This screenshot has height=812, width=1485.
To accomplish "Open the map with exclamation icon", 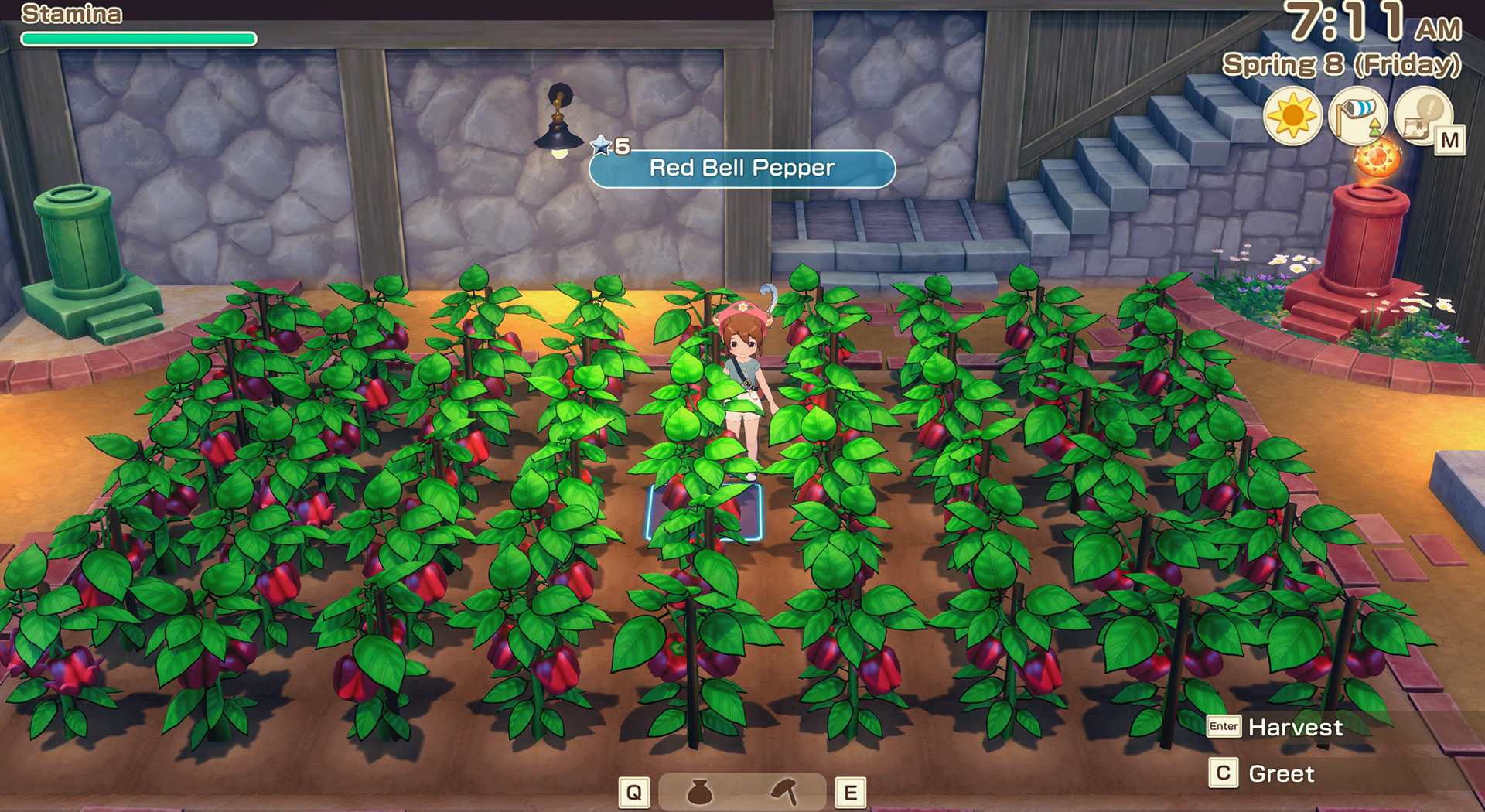I will tap(1422, 117).
